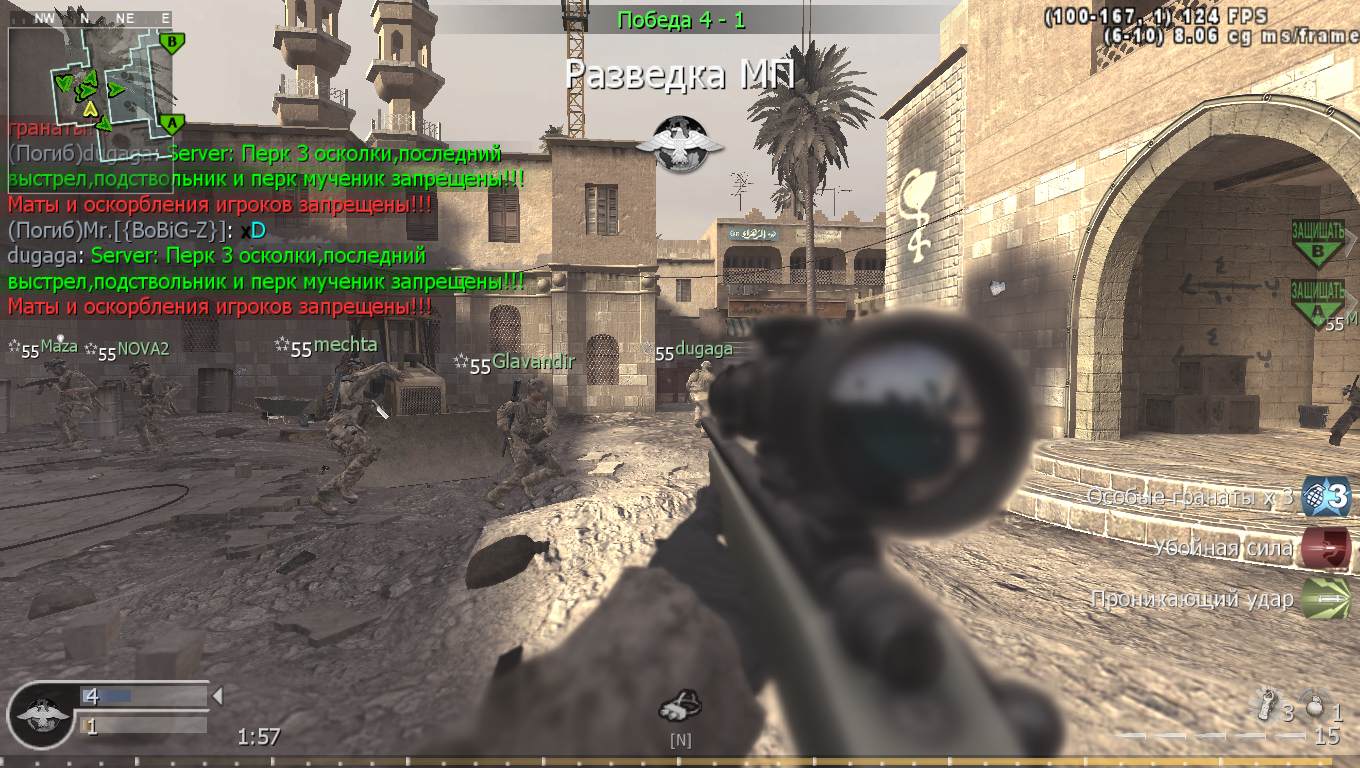Click the Победа 4 - 1 score banner
1360x768 pixels.
[x=683, y=18]
